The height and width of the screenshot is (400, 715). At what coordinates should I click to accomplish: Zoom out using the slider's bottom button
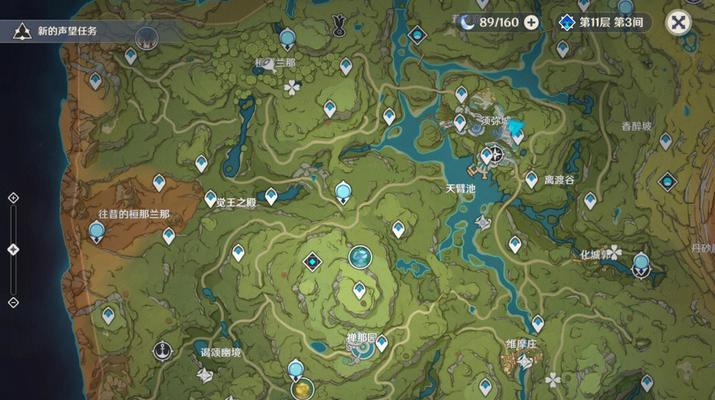[13, 301]
